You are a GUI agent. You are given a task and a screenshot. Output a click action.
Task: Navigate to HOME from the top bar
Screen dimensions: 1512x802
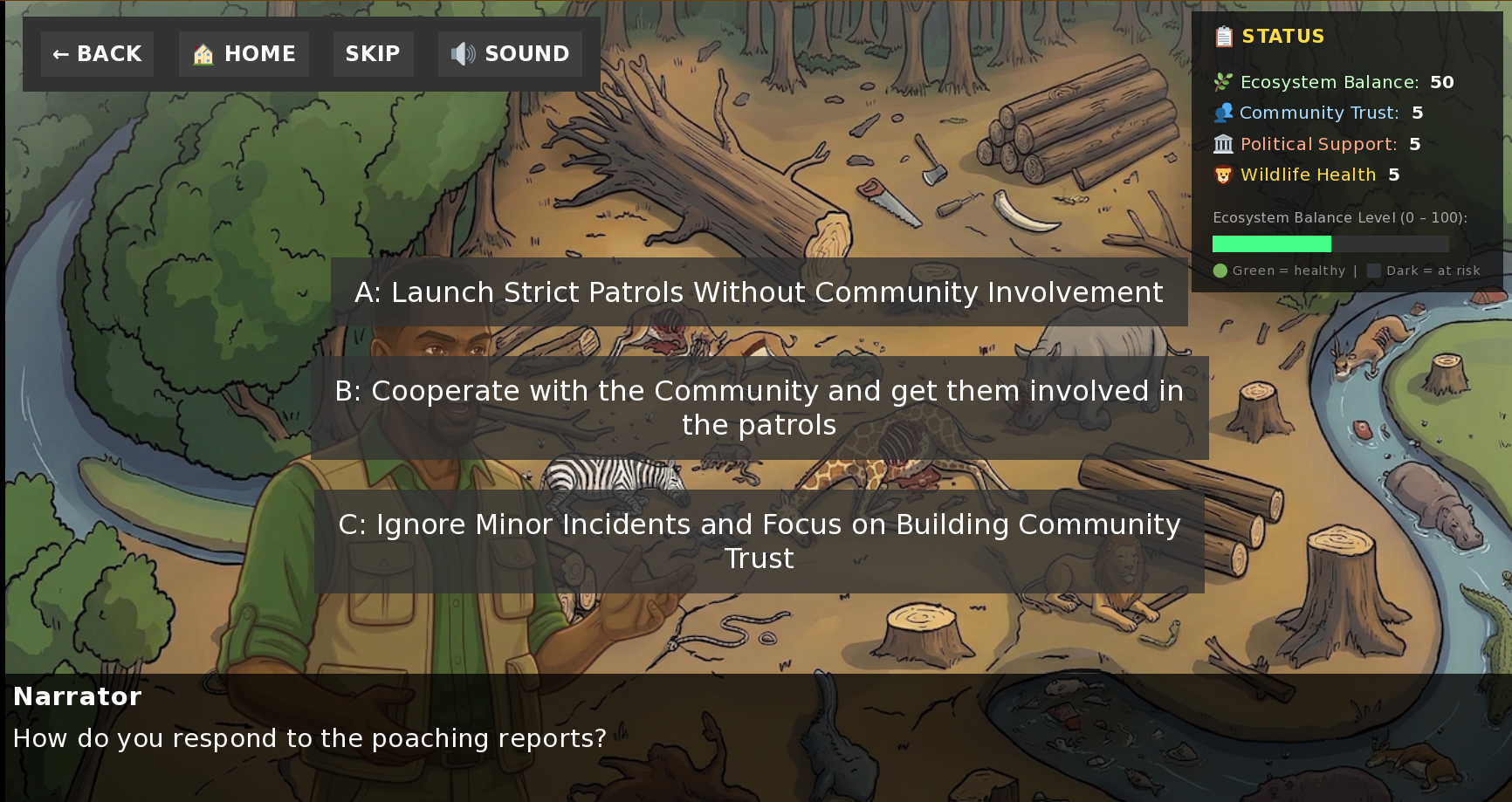pos(244,53)
